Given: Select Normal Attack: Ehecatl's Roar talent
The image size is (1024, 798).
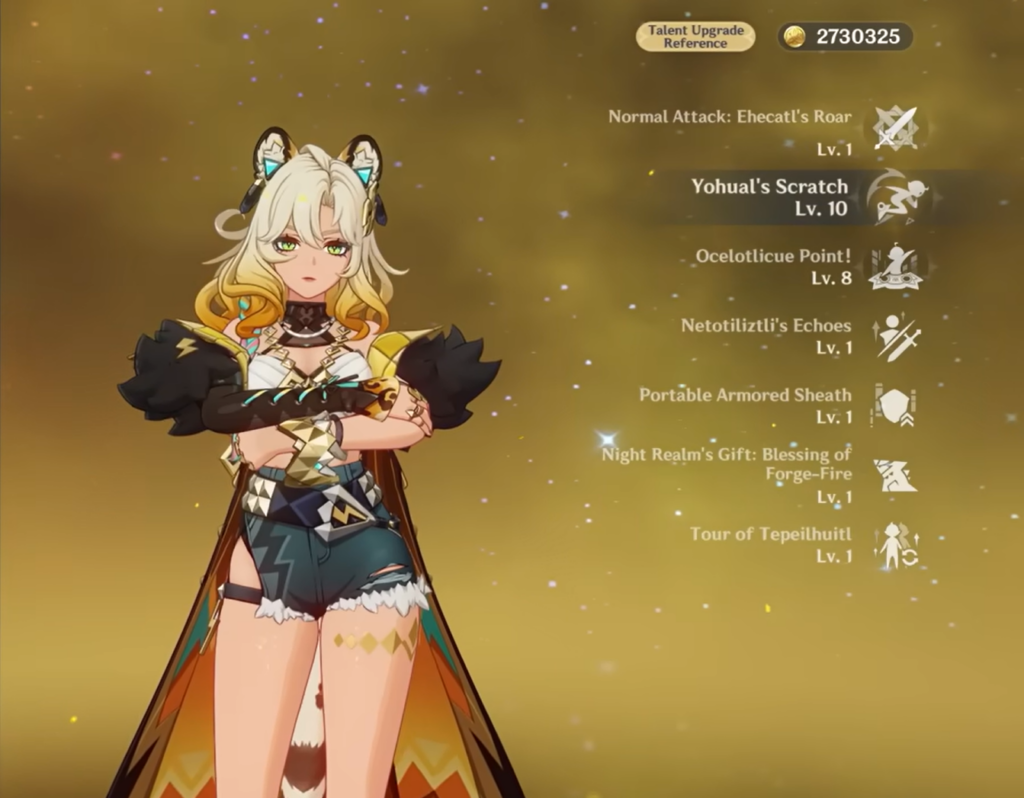Looking at the screenshot, I should click(895, 128).
